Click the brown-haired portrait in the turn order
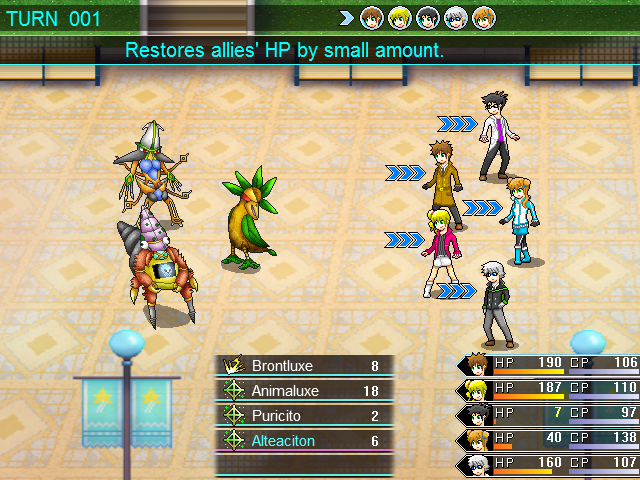The height and width of the screenshot is (480, 640). tap(372, 17)
